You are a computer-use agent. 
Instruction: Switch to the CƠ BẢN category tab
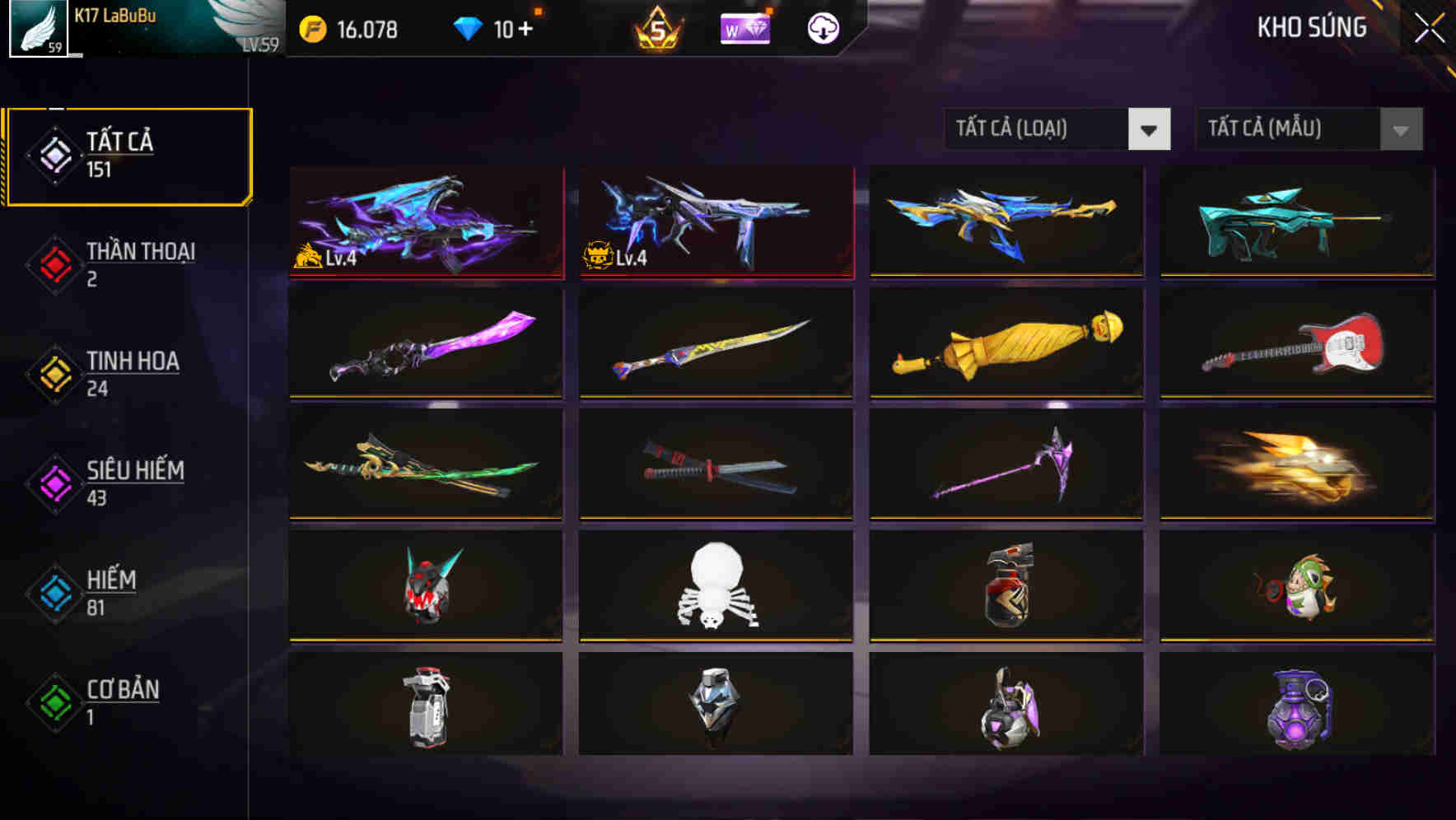(x=122, y=701)
